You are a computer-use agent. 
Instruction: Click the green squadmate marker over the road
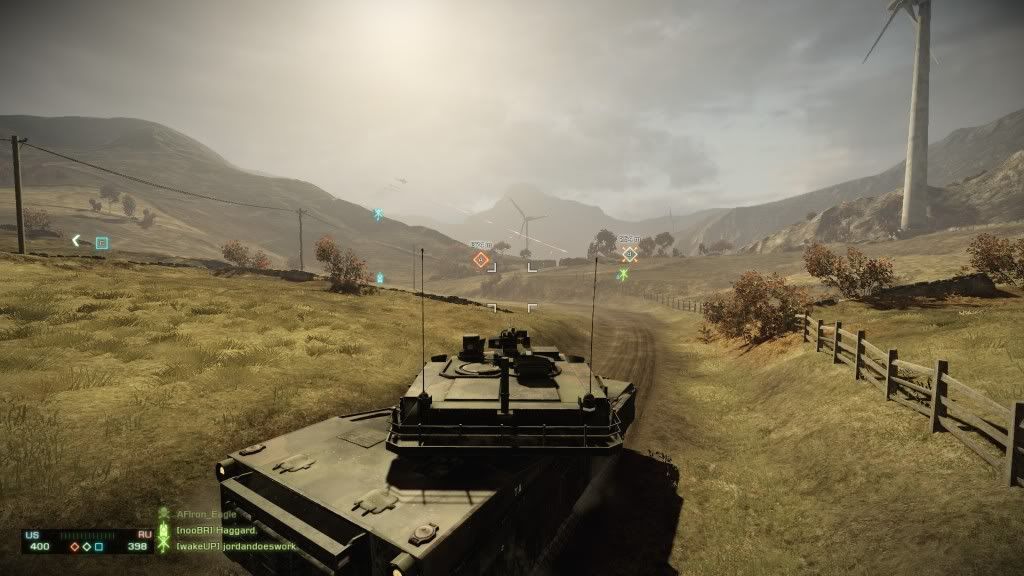[x=623, y=274]
